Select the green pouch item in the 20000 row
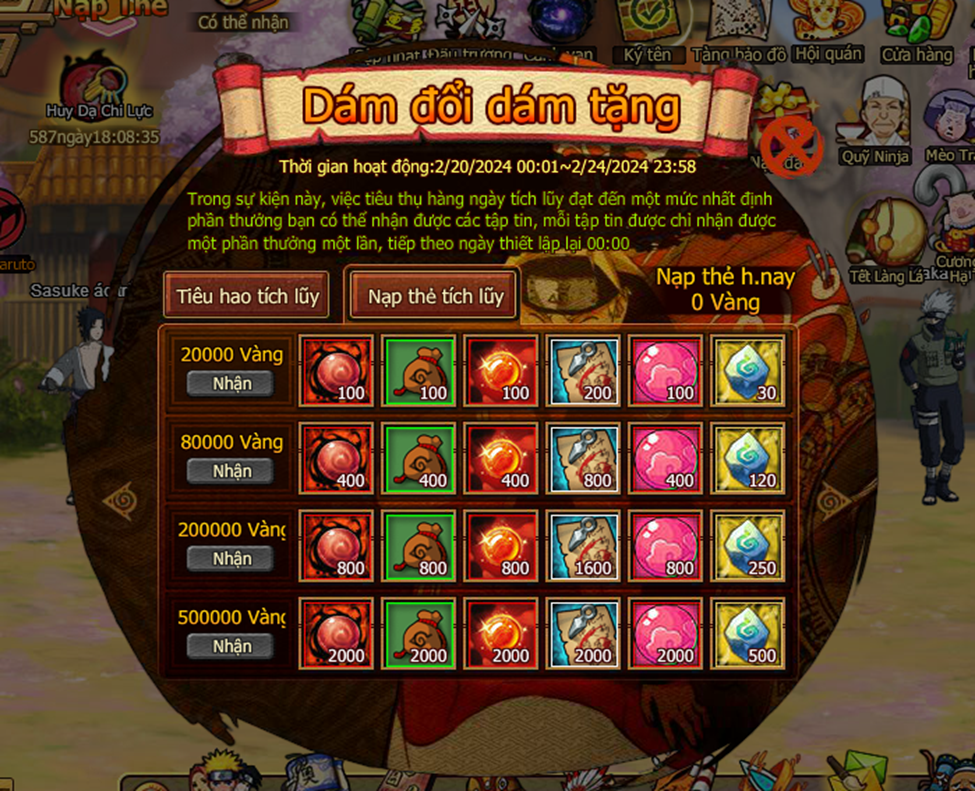 click(420, 371)
